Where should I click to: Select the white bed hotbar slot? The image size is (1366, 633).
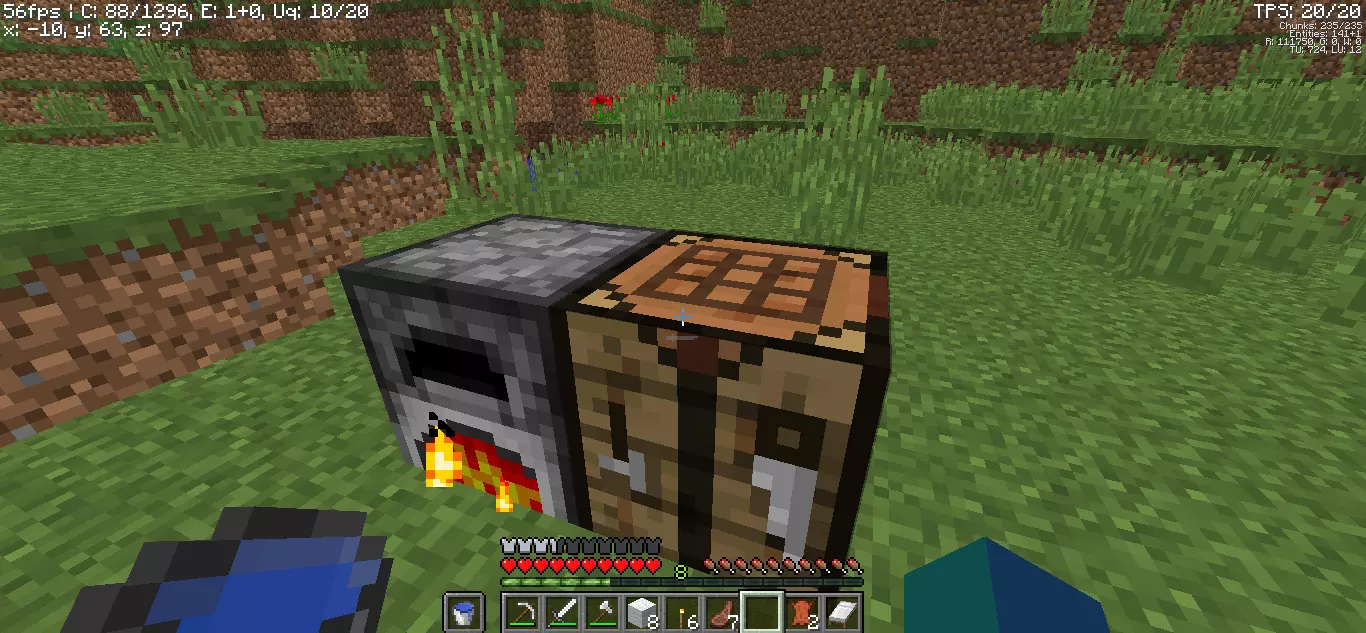(x=842, y=612)
